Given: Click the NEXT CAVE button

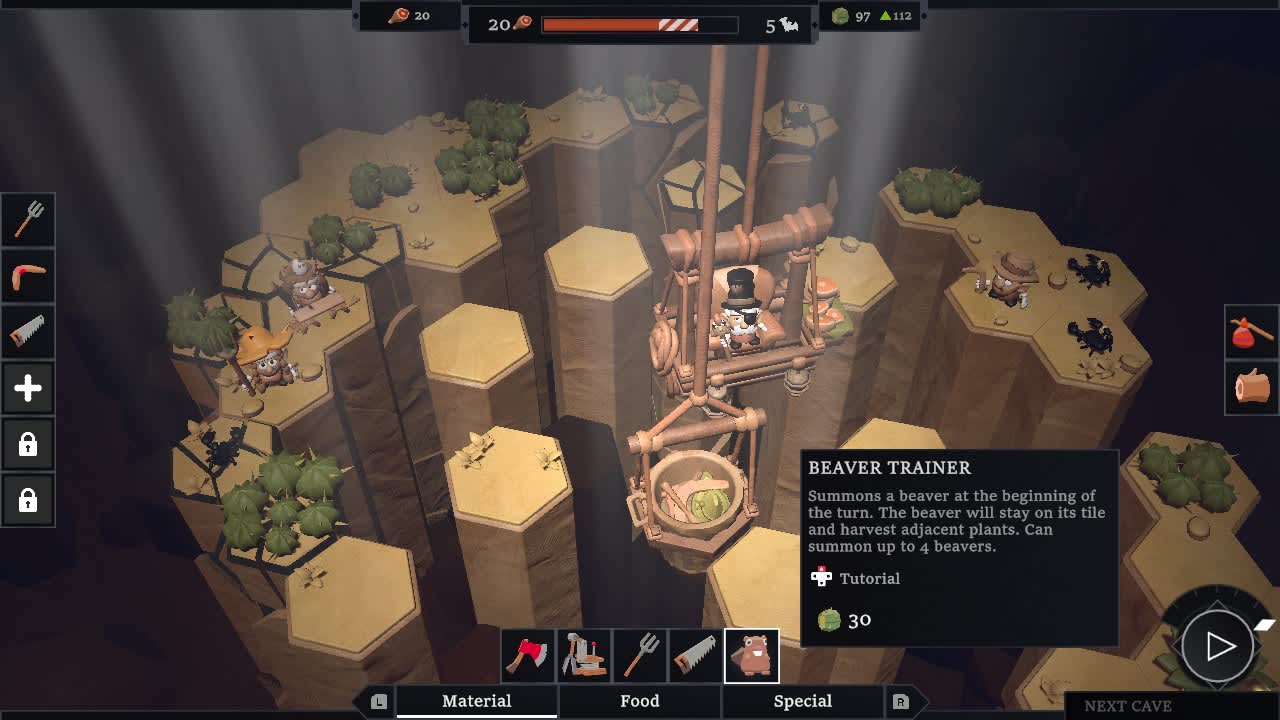Looking at the screenshot, I should coord(1128,706).
